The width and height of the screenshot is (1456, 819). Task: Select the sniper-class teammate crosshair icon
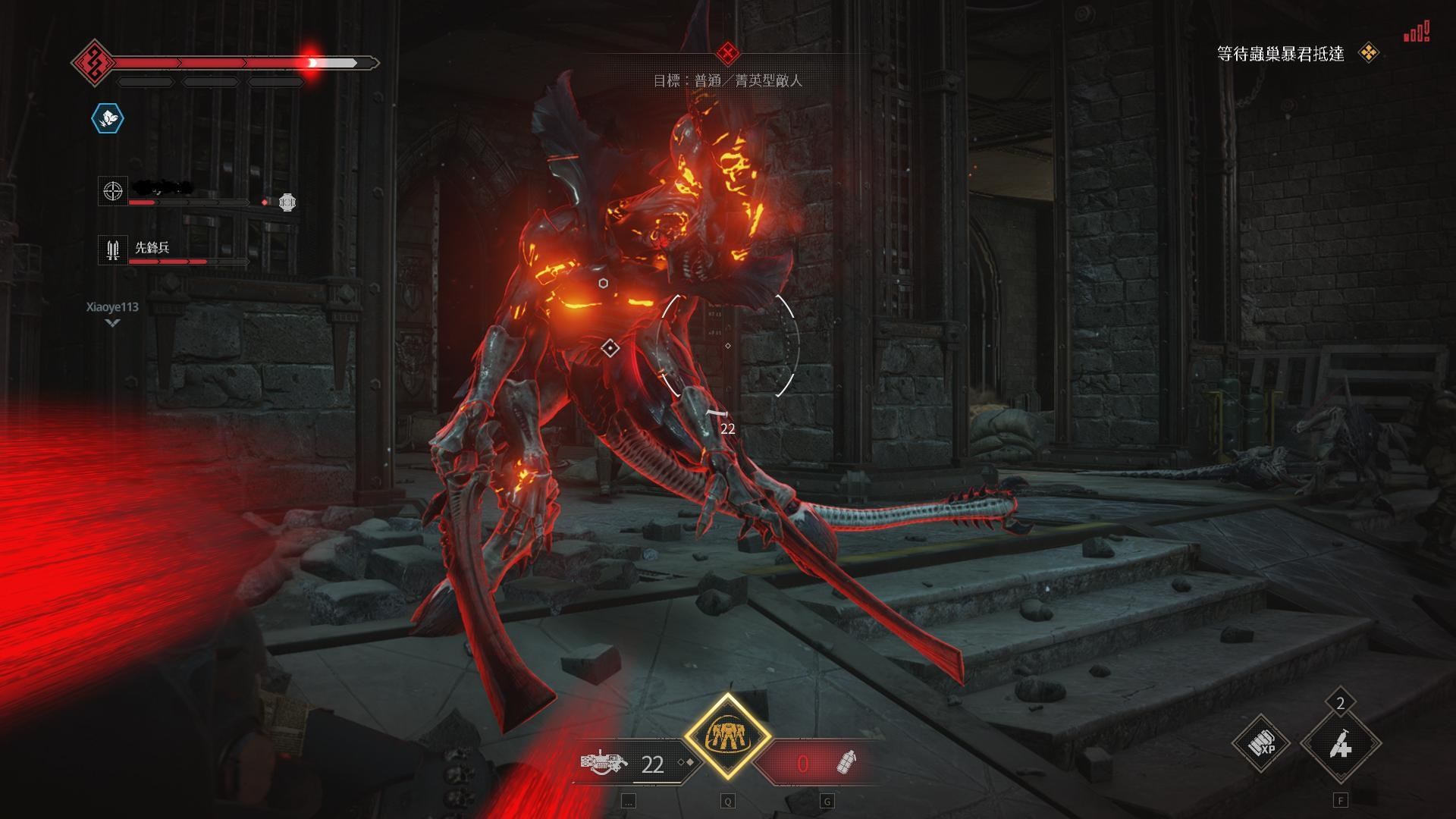click(113, 191)
